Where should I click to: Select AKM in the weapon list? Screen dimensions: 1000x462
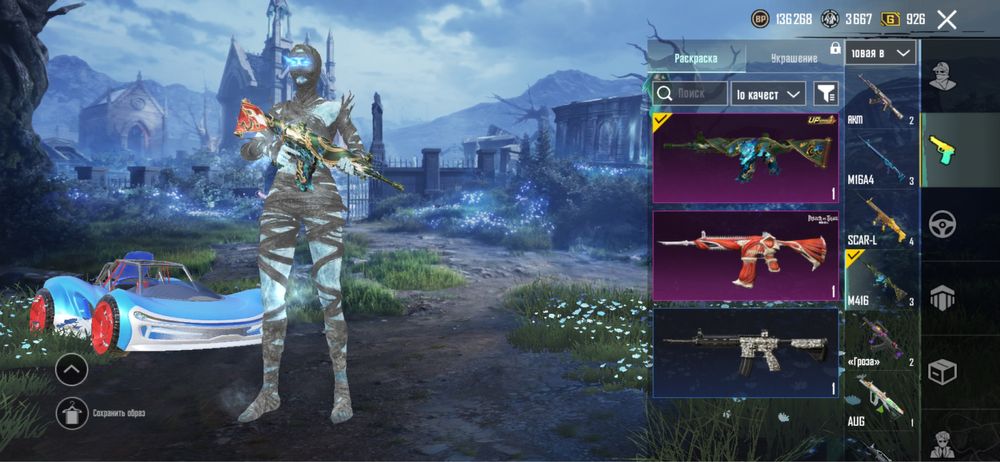pyautogui.click(x=882, y=100)
